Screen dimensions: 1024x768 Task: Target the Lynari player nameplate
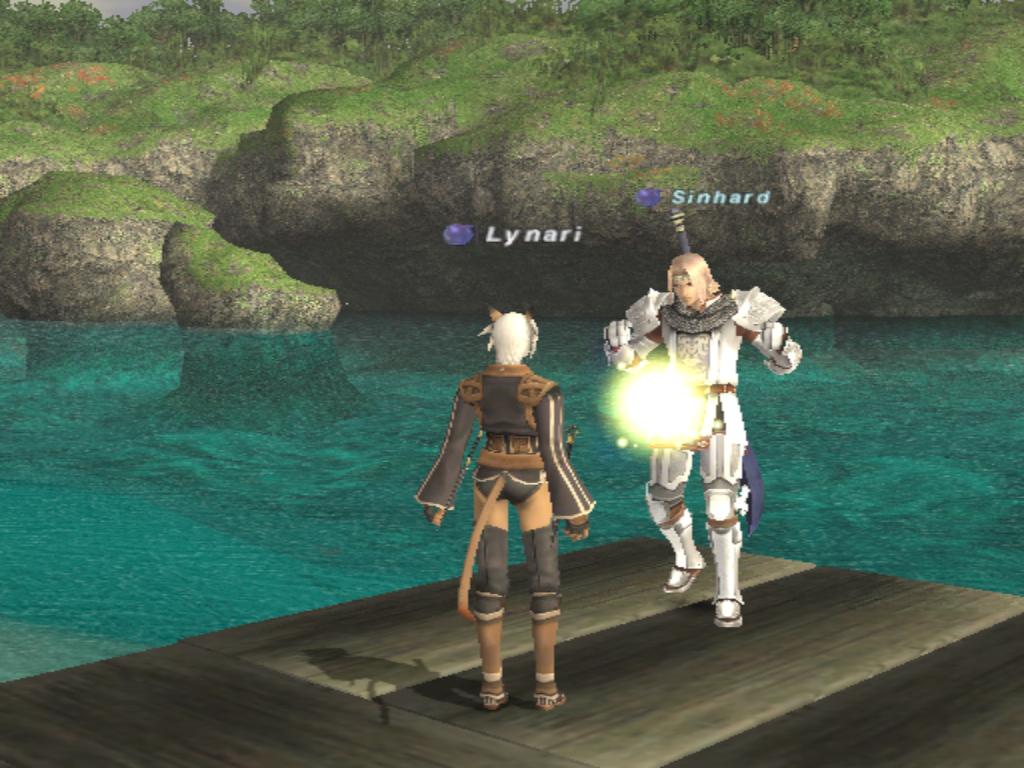[x=532, y=235]
